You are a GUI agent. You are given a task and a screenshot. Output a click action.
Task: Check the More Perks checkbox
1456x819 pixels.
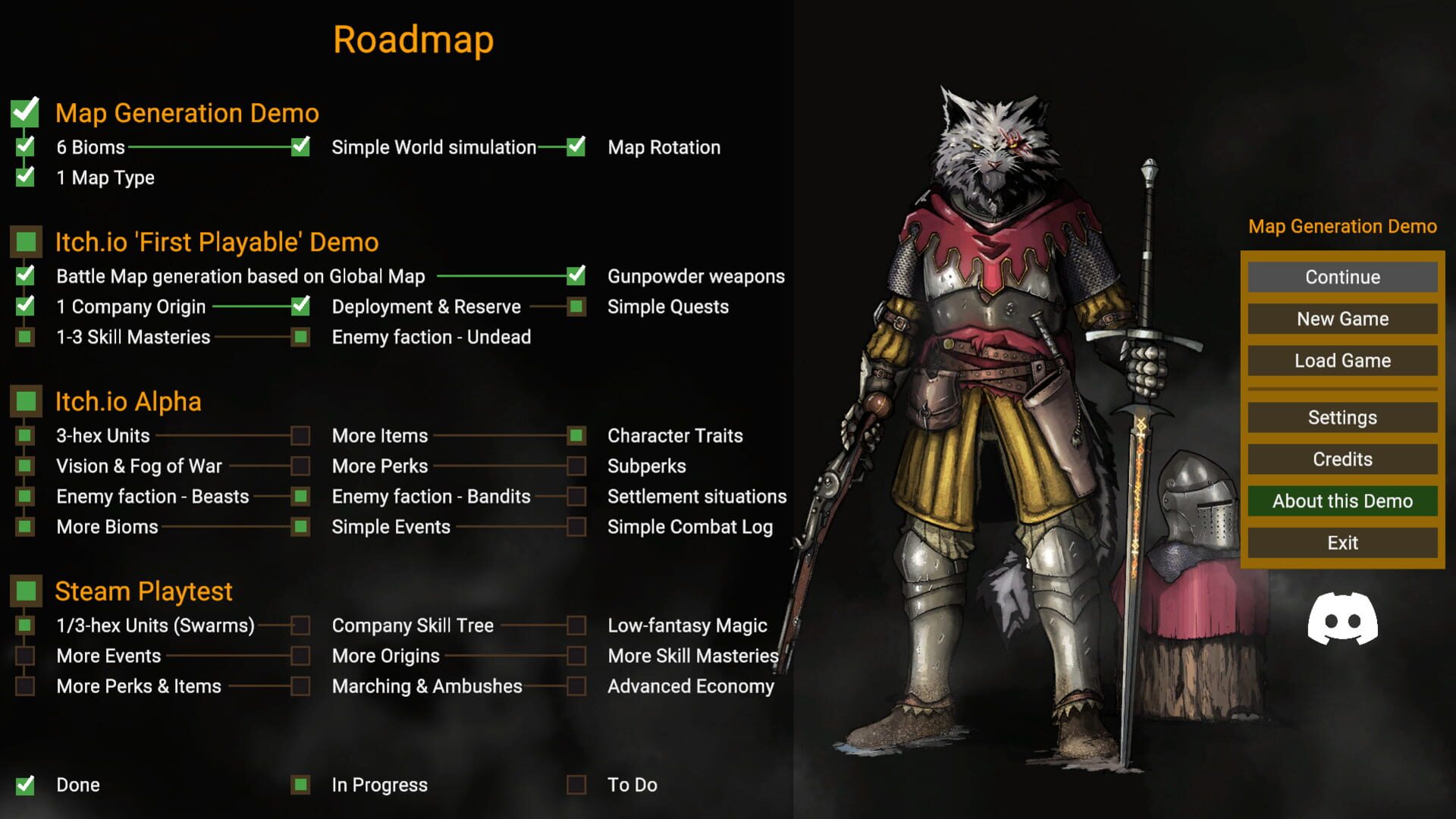pyautogui.click(x=301, y=466)
